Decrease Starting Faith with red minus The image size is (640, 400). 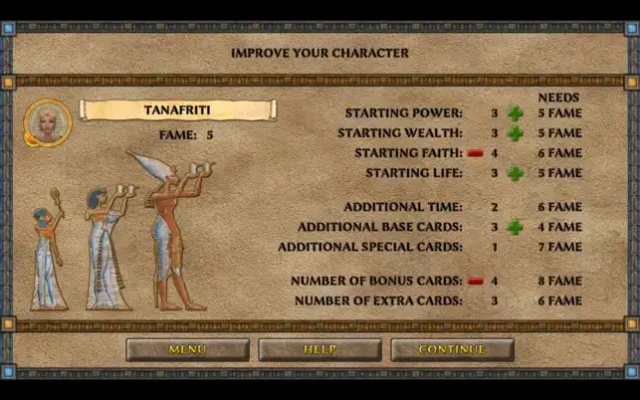(475, 153)
